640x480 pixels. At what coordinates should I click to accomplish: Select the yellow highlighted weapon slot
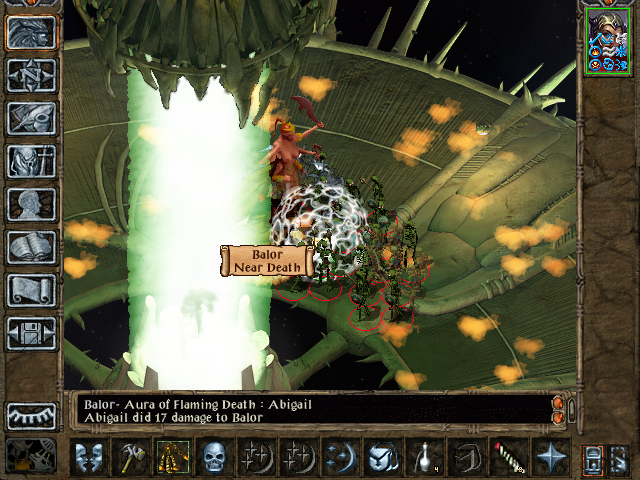tap(174, 457)
